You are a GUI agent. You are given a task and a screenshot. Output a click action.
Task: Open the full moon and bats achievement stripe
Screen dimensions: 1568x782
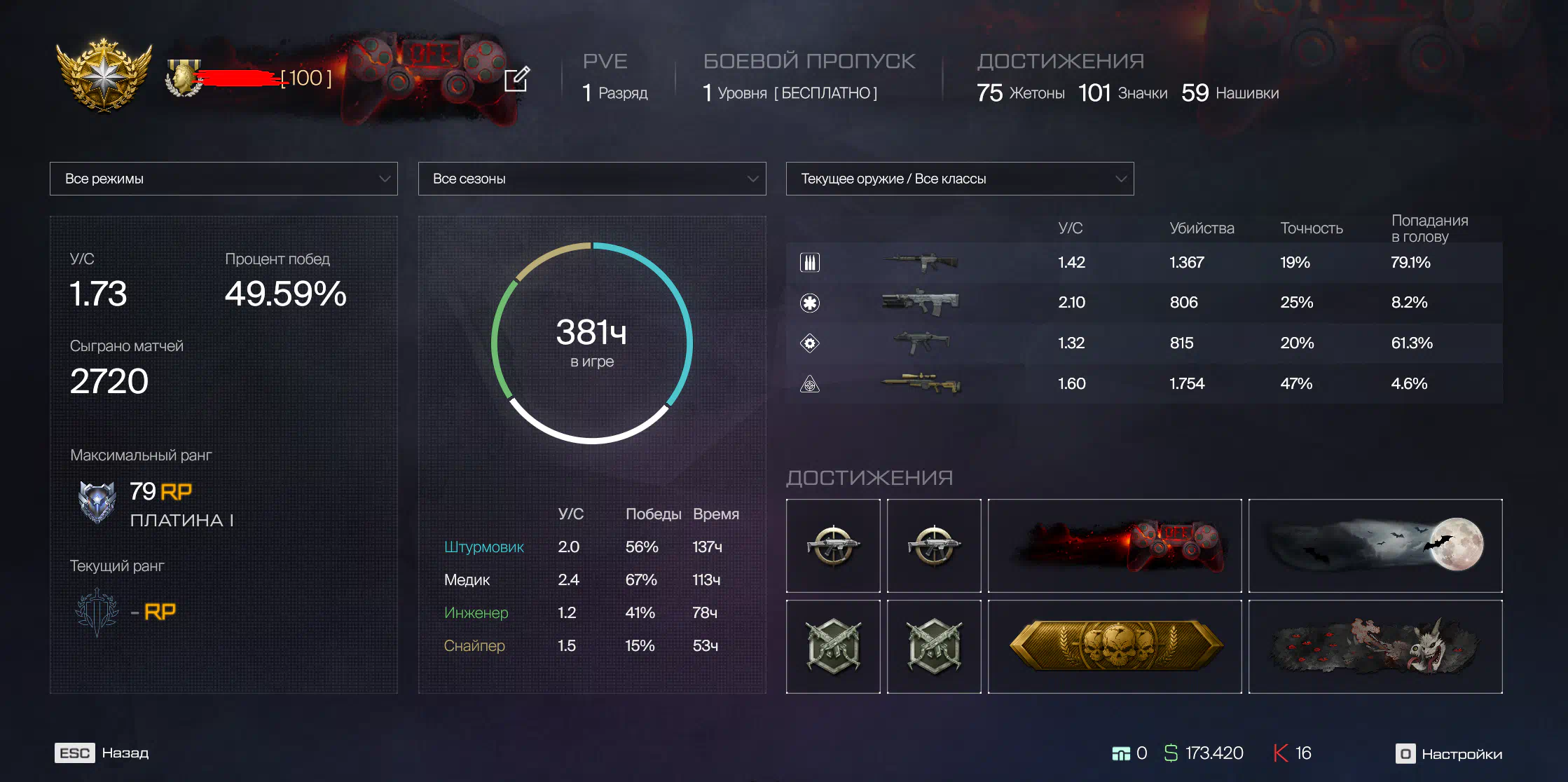pos(1375,546)
